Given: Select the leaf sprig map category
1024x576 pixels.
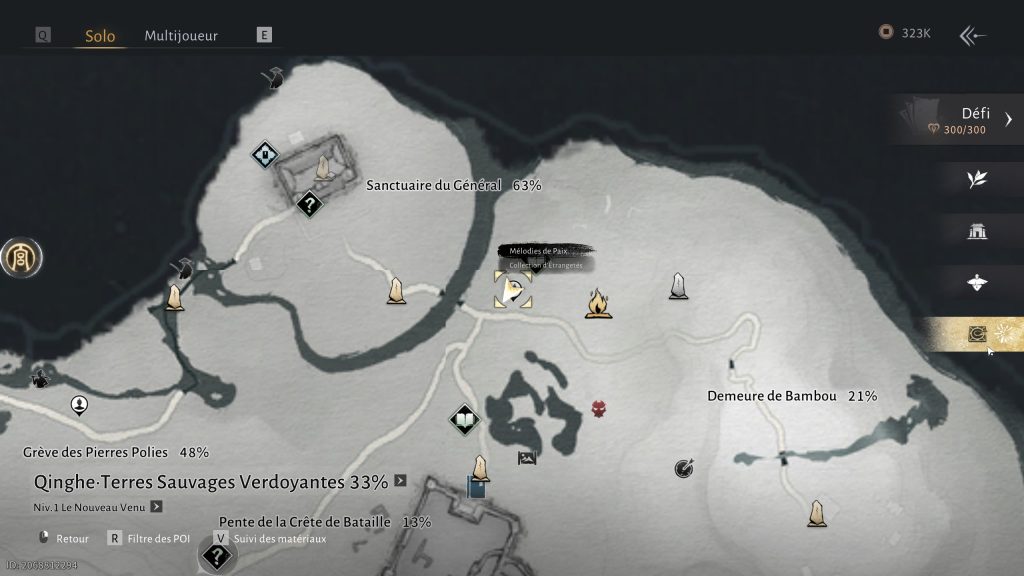Looking at the screenshot, I should pyautogui.click(x=977, y=178).
